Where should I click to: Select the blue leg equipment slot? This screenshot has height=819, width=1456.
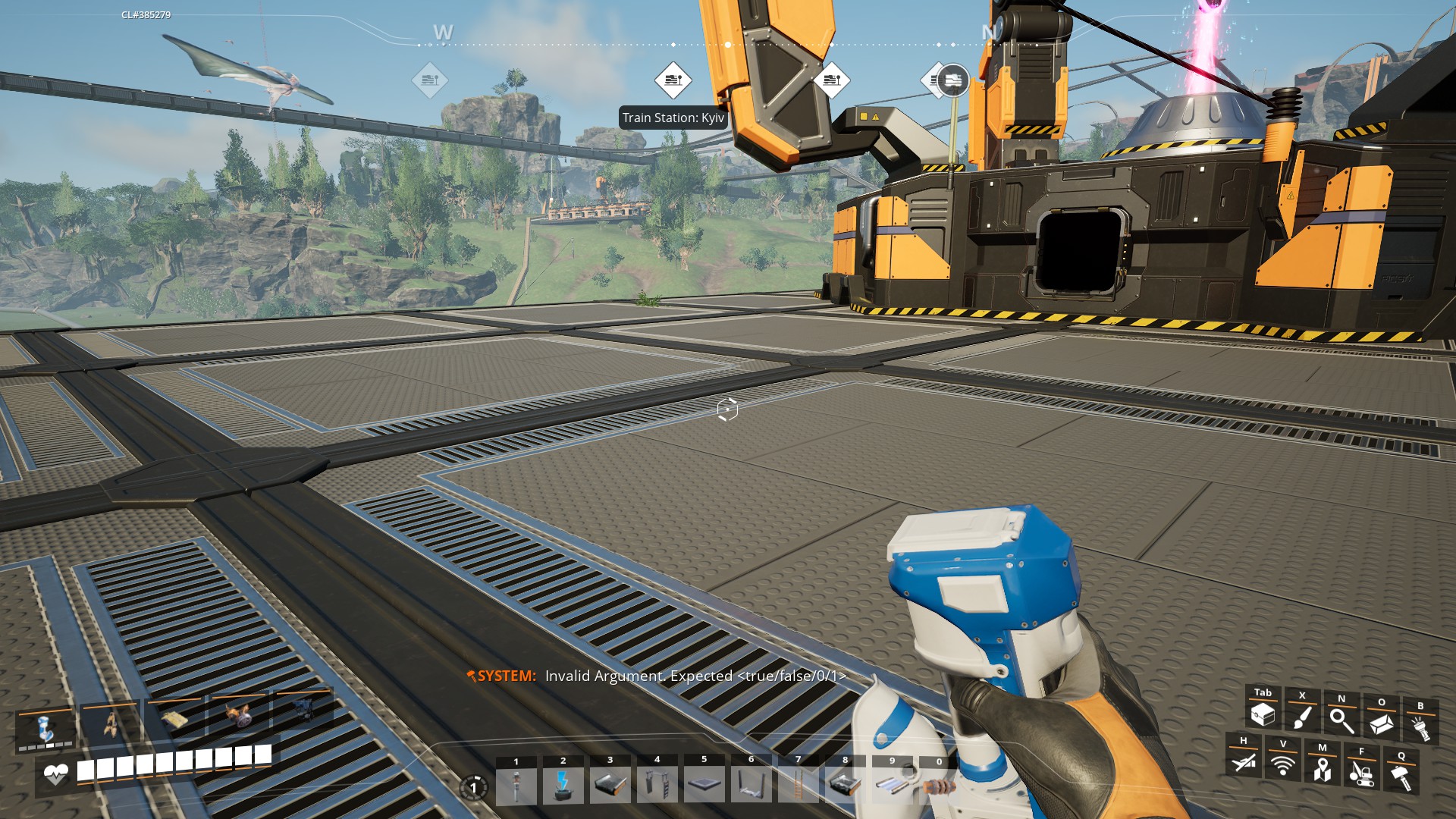pos(45,726)
